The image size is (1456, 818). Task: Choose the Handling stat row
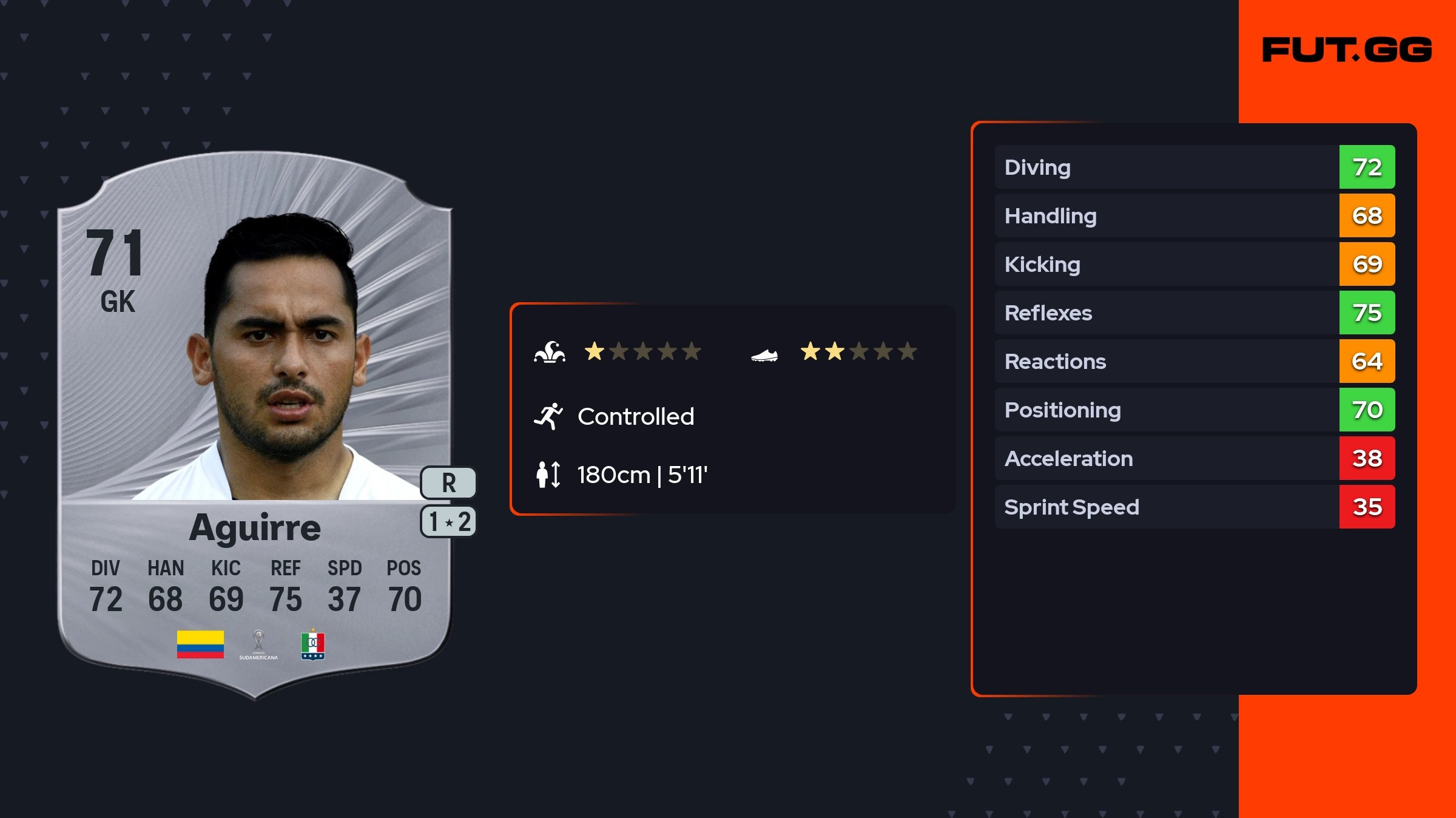[x=1194, y=215]
